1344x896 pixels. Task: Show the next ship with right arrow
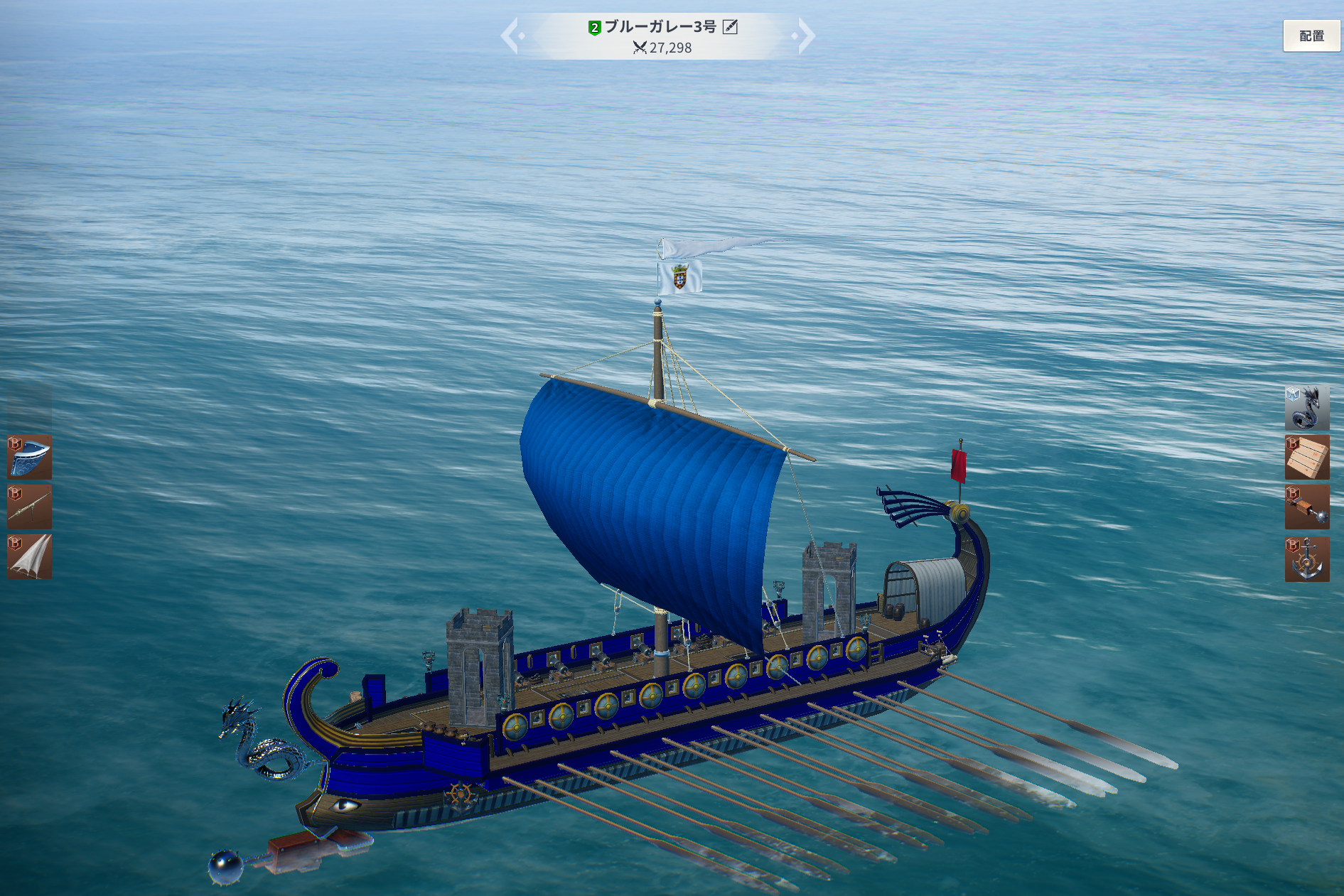click(x=806, y=36)
